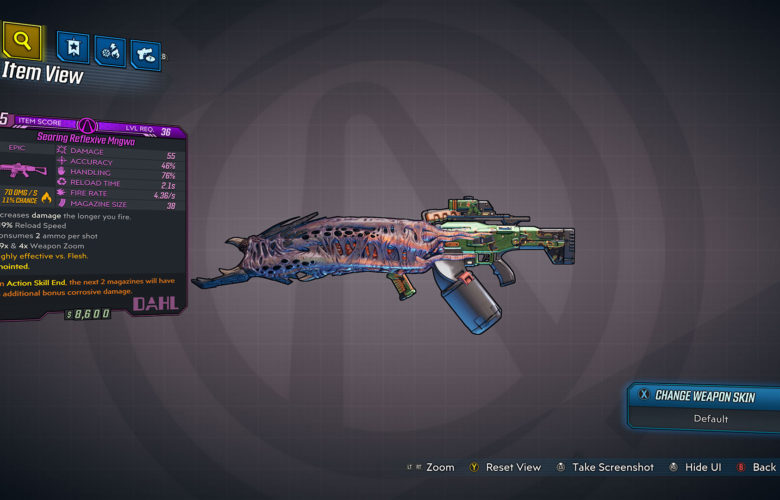Viewport: 780px width, 500px height.
Task: Switch to the star banner tab
Action: coord(73,47)
